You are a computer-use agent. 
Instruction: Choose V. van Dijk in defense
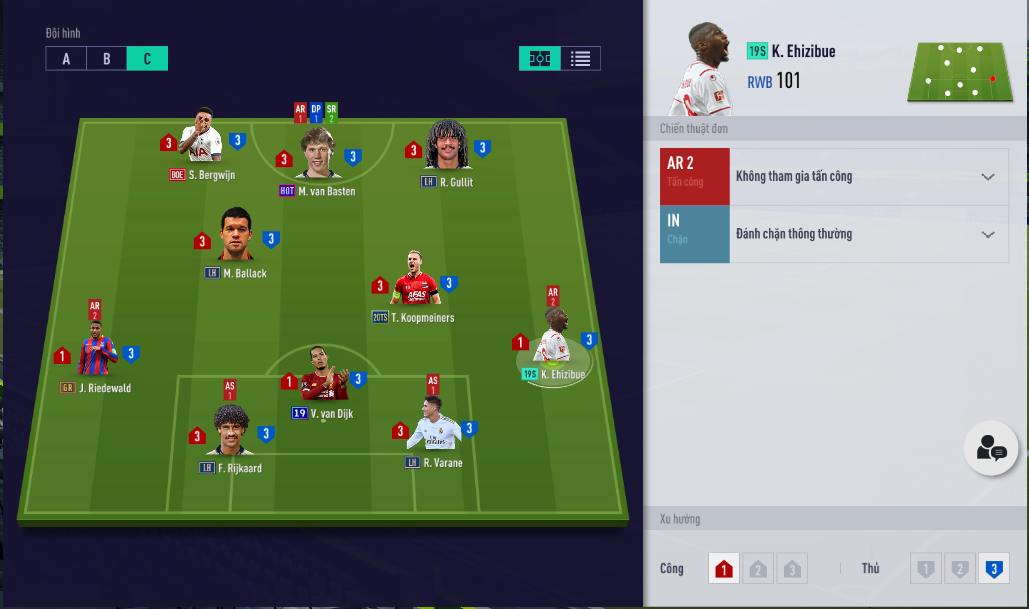coord(323,379)
